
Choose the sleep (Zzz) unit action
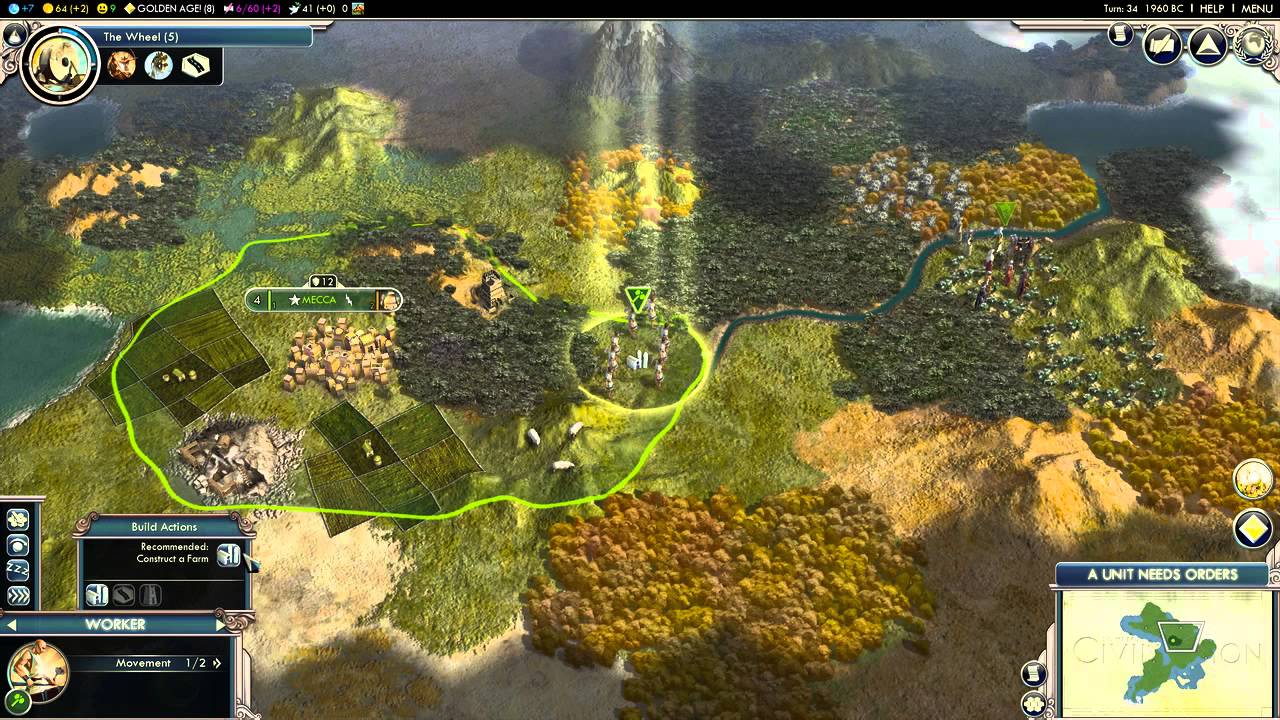pos(18,570)
